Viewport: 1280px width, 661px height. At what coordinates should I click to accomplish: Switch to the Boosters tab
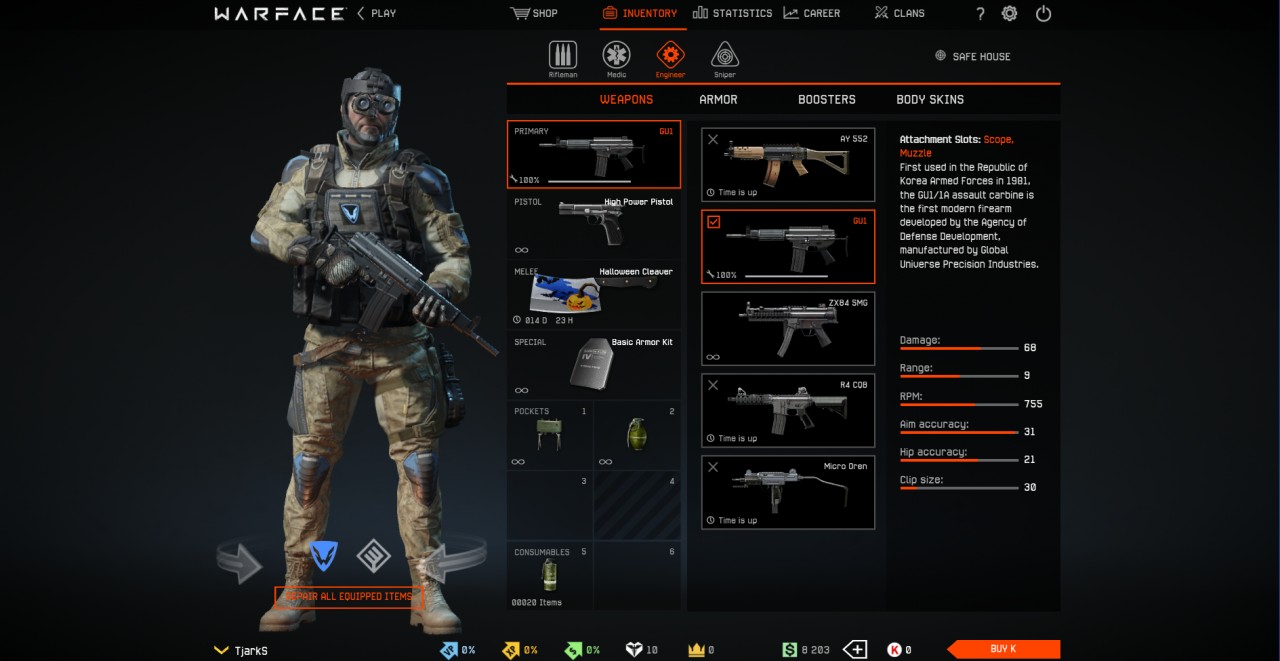(826, 99)
